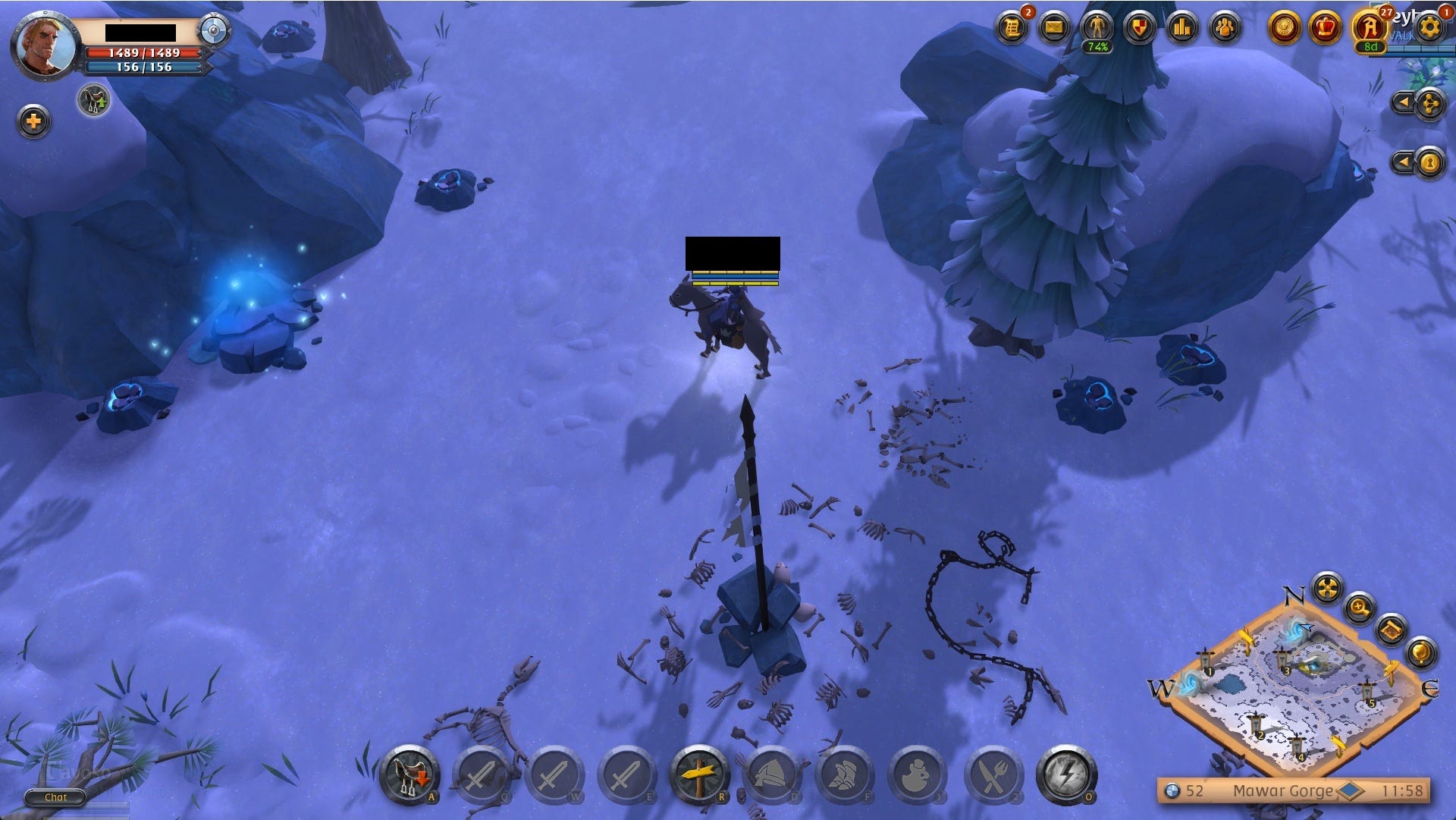The width and height of the screenshot is (1456, 820).
Task: Open the red crown premium icon
Action: 1326,29
